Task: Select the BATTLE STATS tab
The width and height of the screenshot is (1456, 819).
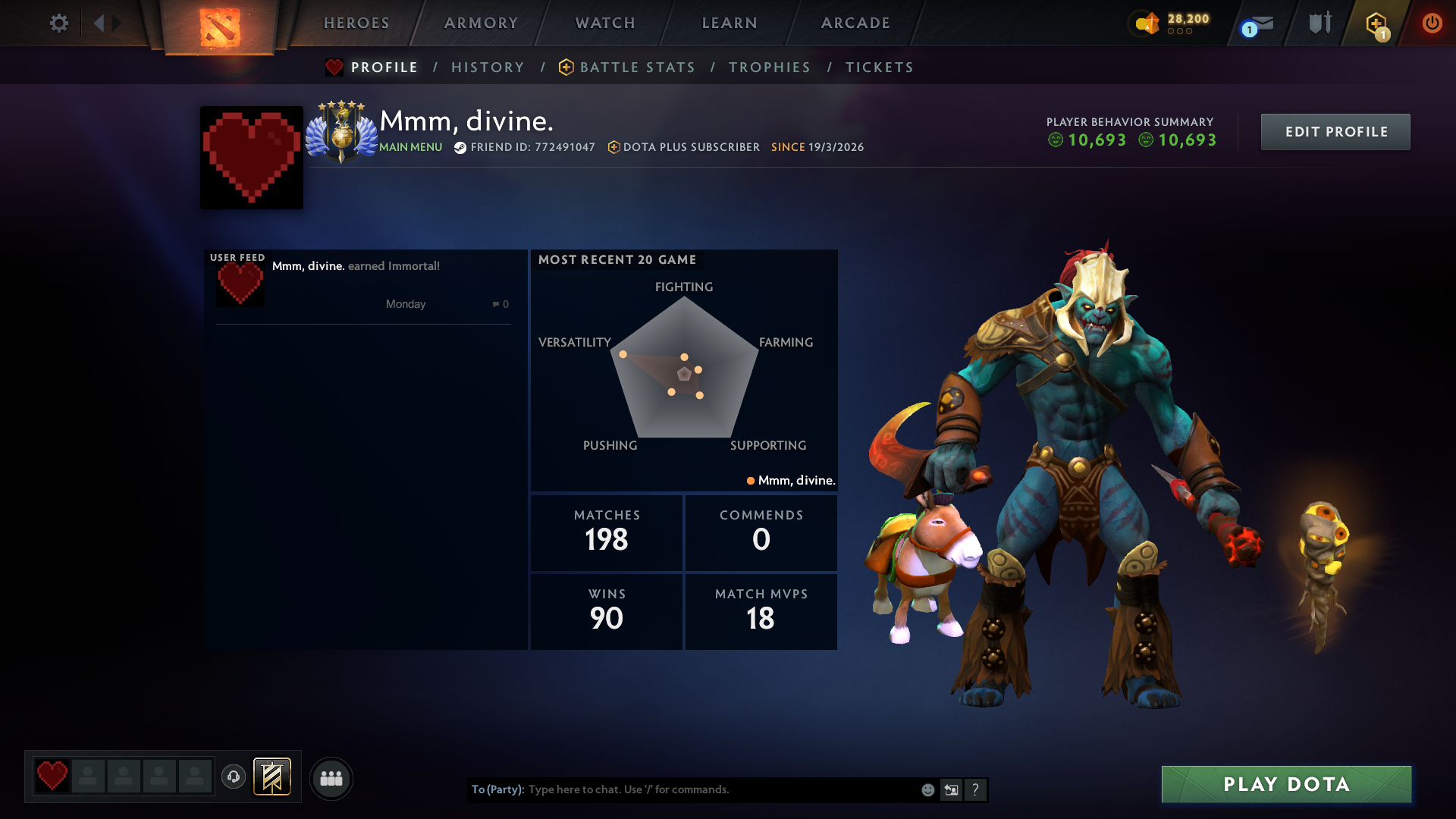Action: [x=637, y=67]
